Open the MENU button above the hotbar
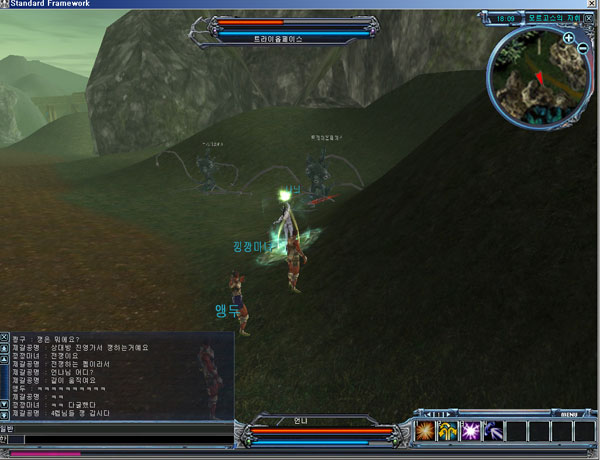This screenshot has height=460, width=600. tap(568, 413)
